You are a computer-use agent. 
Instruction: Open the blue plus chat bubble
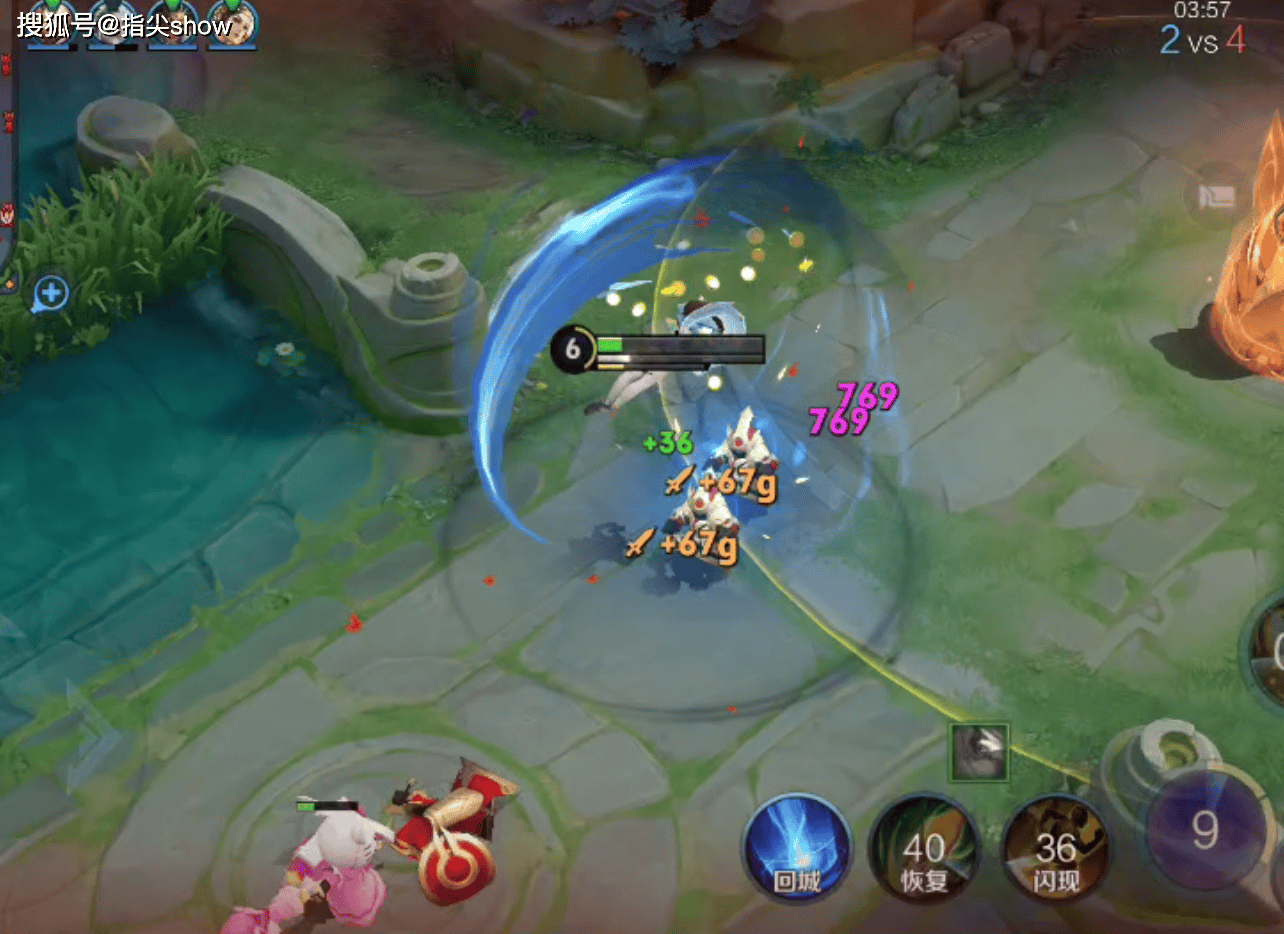(51, 294)
